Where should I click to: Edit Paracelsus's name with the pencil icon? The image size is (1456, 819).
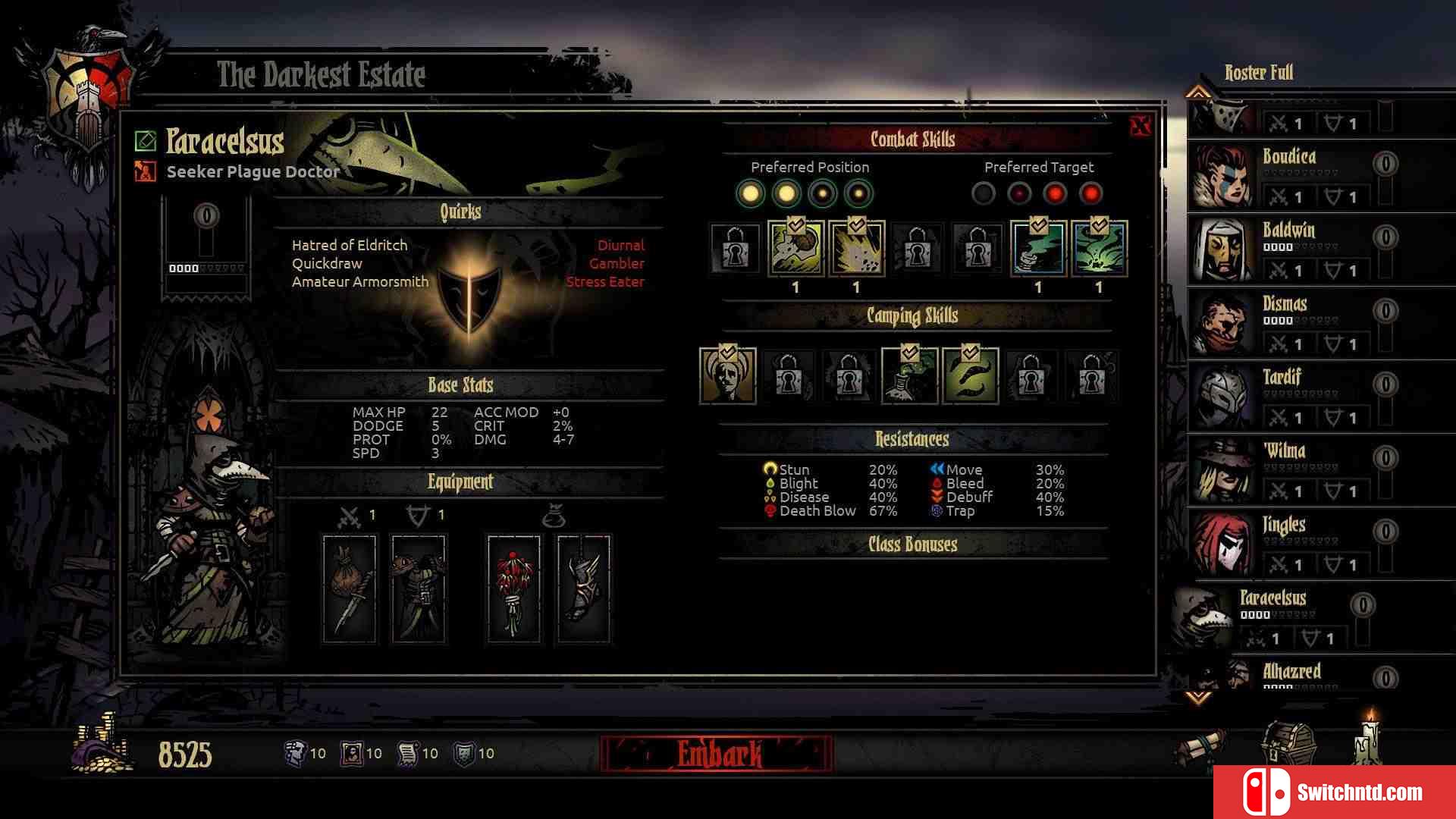[146, 141]
